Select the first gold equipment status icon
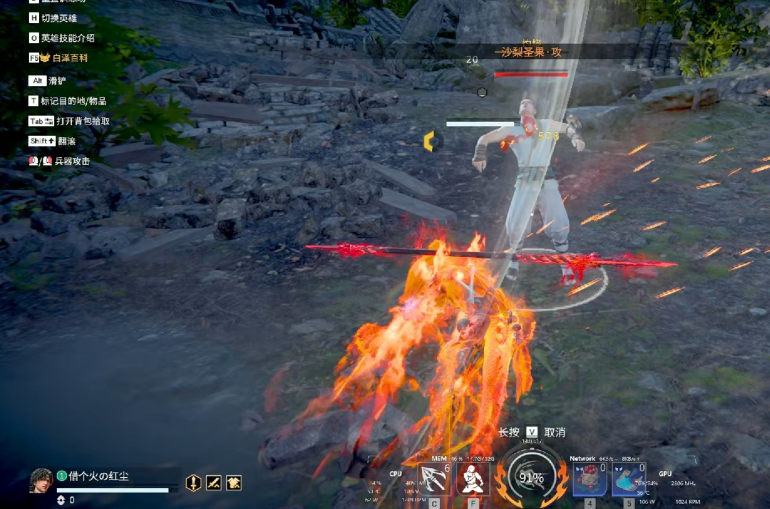The width and height of the screenshot is (770, 509). pyautogui.click(x=194, y=483)
